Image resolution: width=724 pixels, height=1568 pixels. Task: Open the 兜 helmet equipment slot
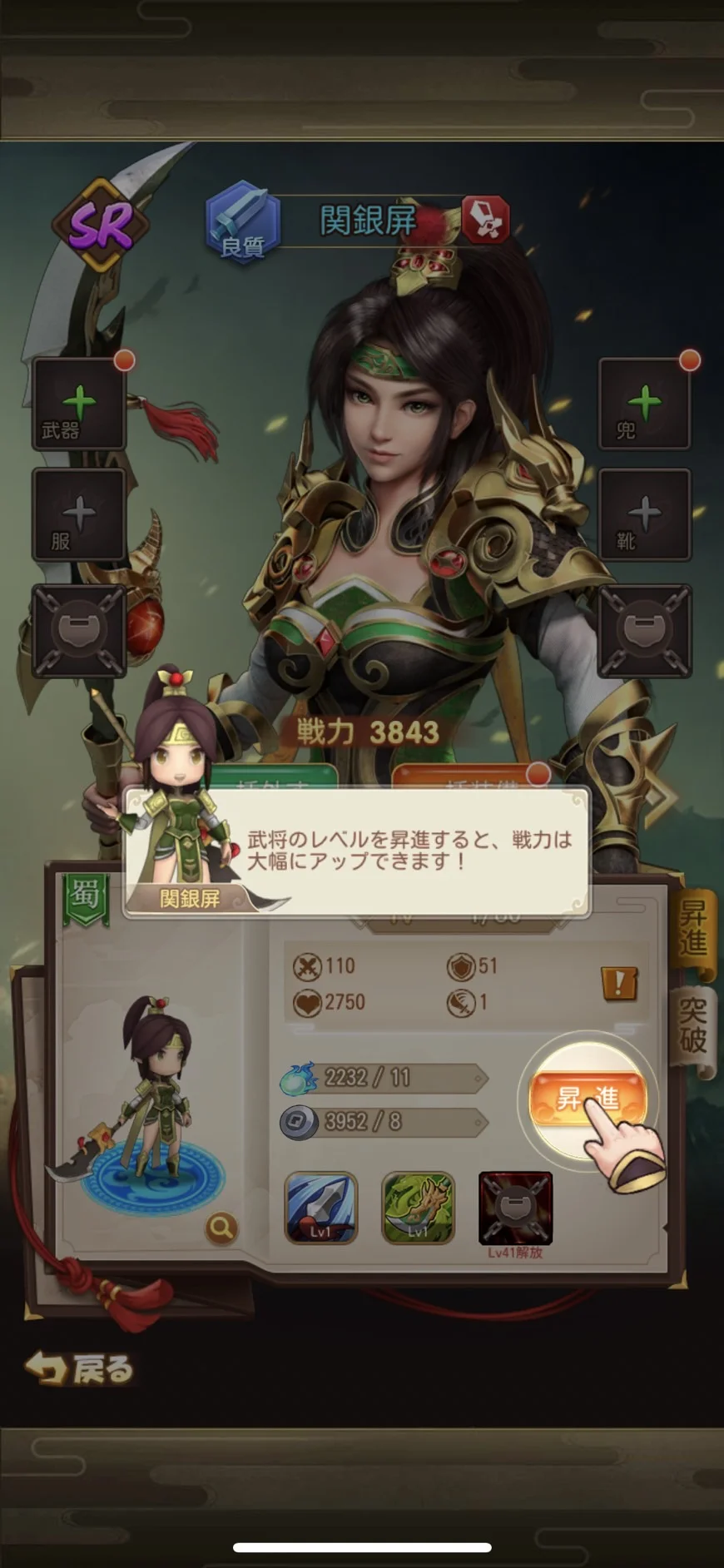(x=644, y=405)
